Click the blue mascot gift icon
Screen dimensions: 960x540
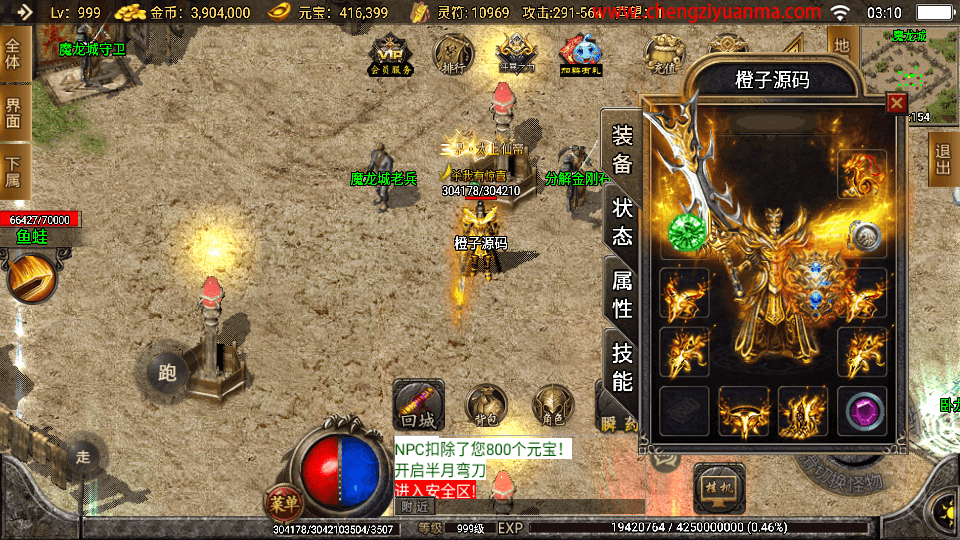(580, 56)
